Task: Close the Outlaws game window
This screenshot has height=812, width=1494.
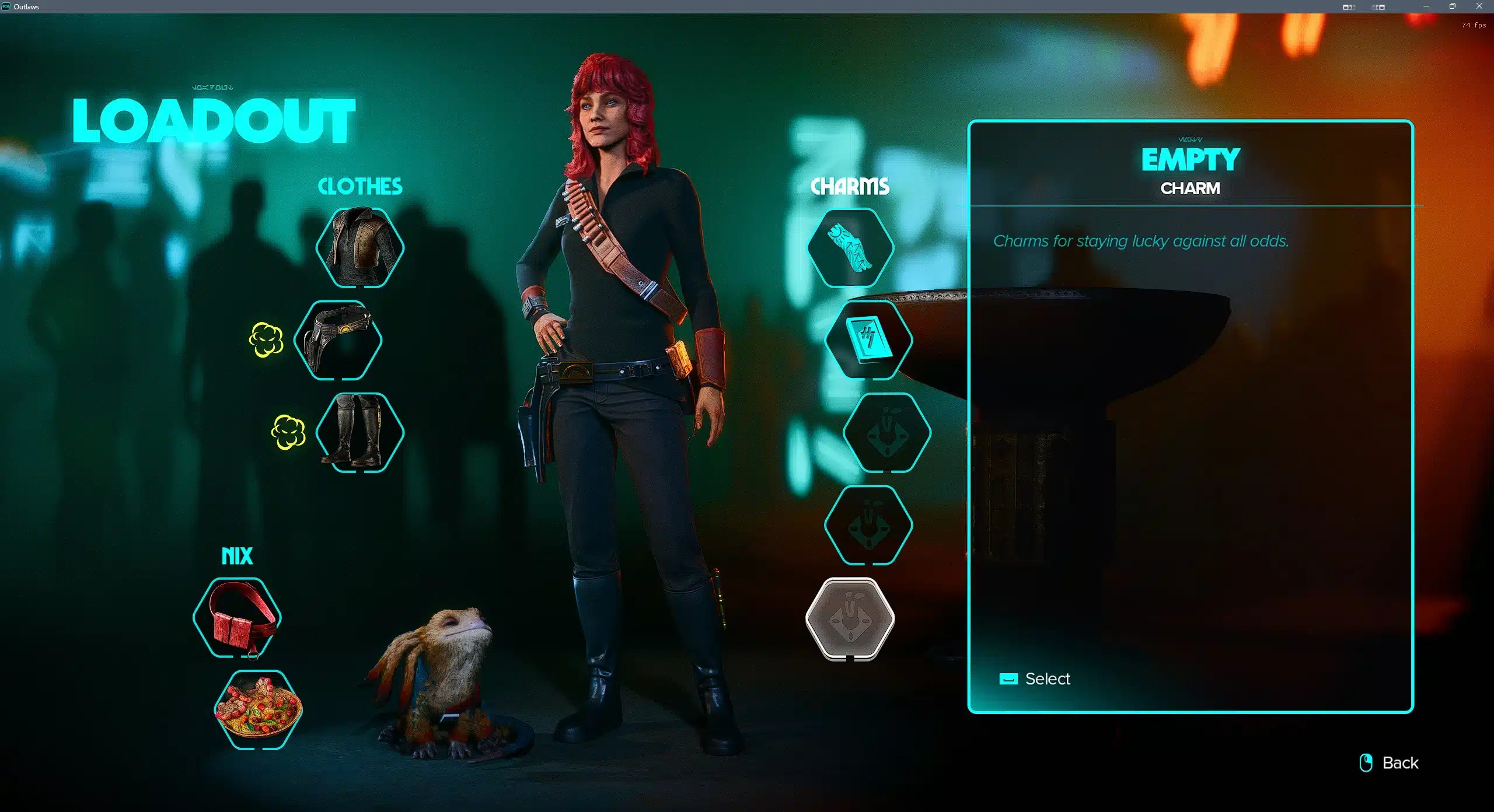Action: pos(1479,6)
